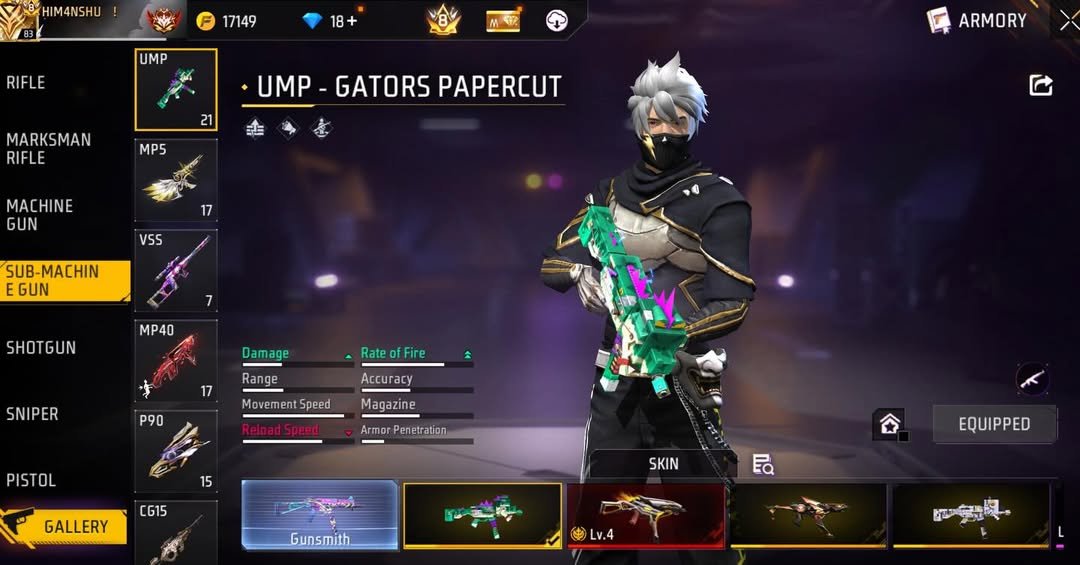Viewport: 1080px width, 565px height.
Task: Open the skin list search icon
Action: coord(763,464)
